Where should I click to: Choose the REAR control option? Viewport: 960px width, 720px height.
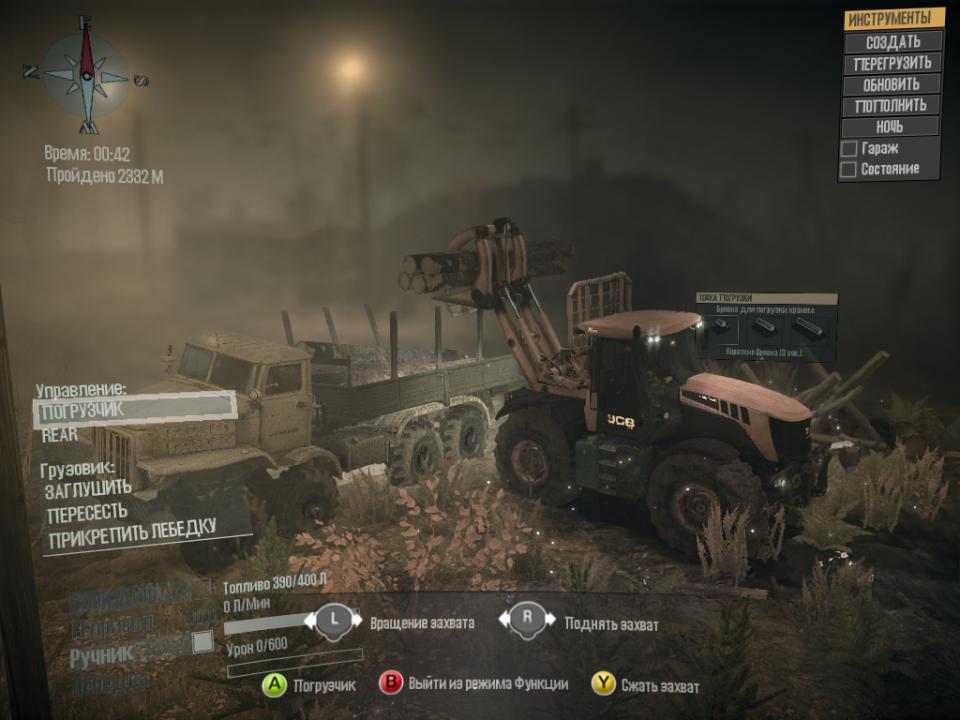click(x=60, y=435)
